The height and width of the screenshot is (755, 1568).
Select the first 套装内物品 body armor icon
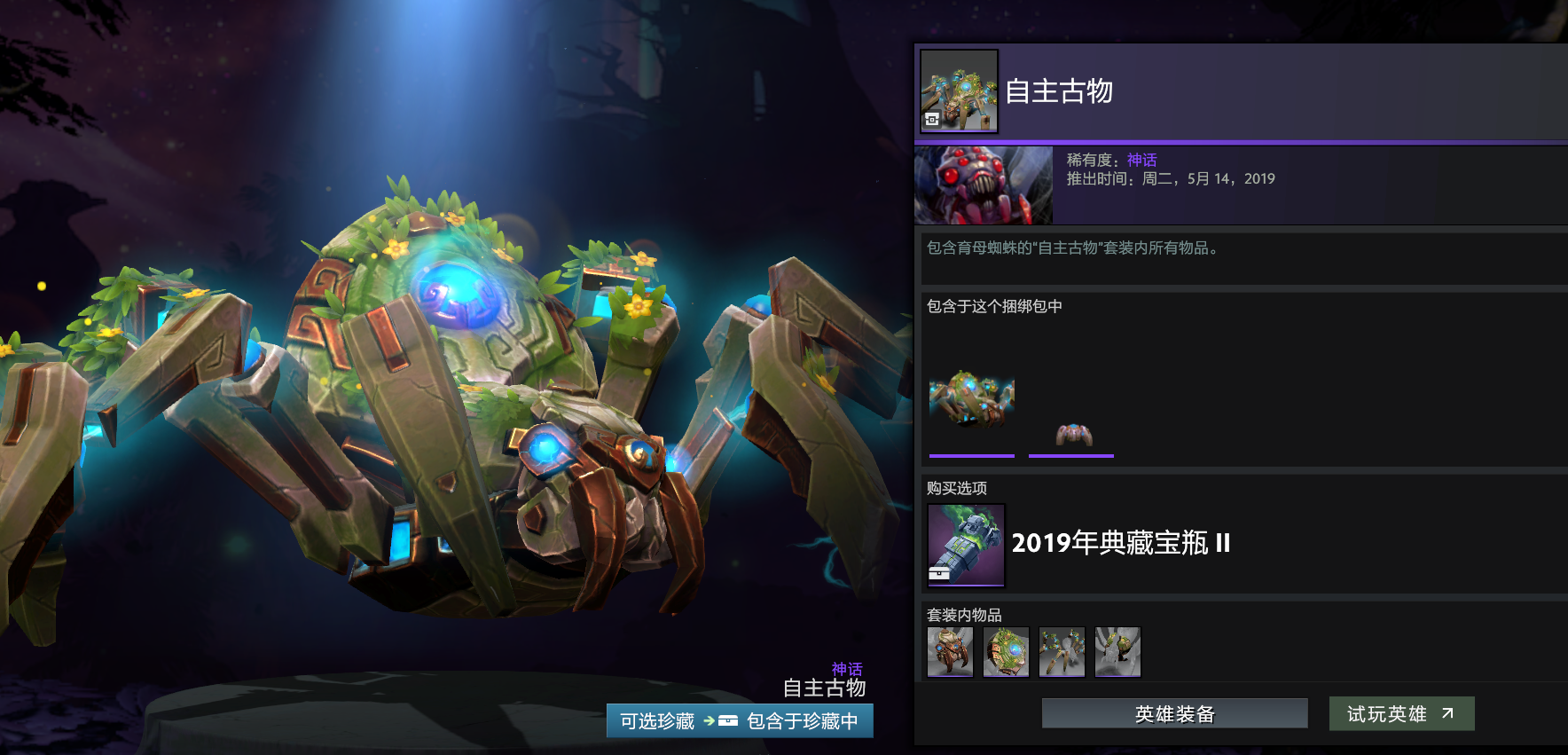pos(949,651)
